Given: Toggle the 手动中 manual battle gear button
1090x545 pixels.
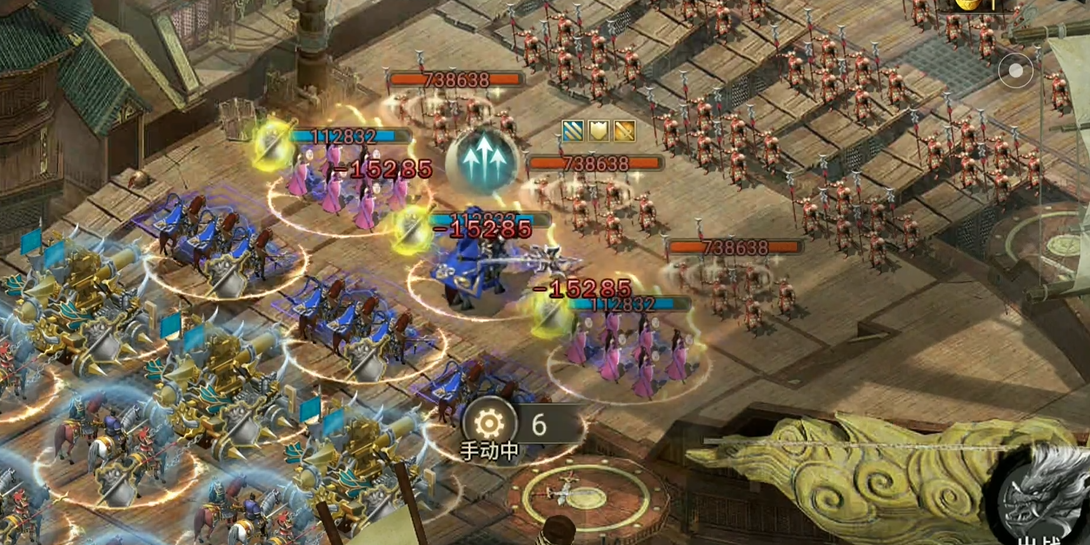Looking at the screenshot, I should coord(489,423).
